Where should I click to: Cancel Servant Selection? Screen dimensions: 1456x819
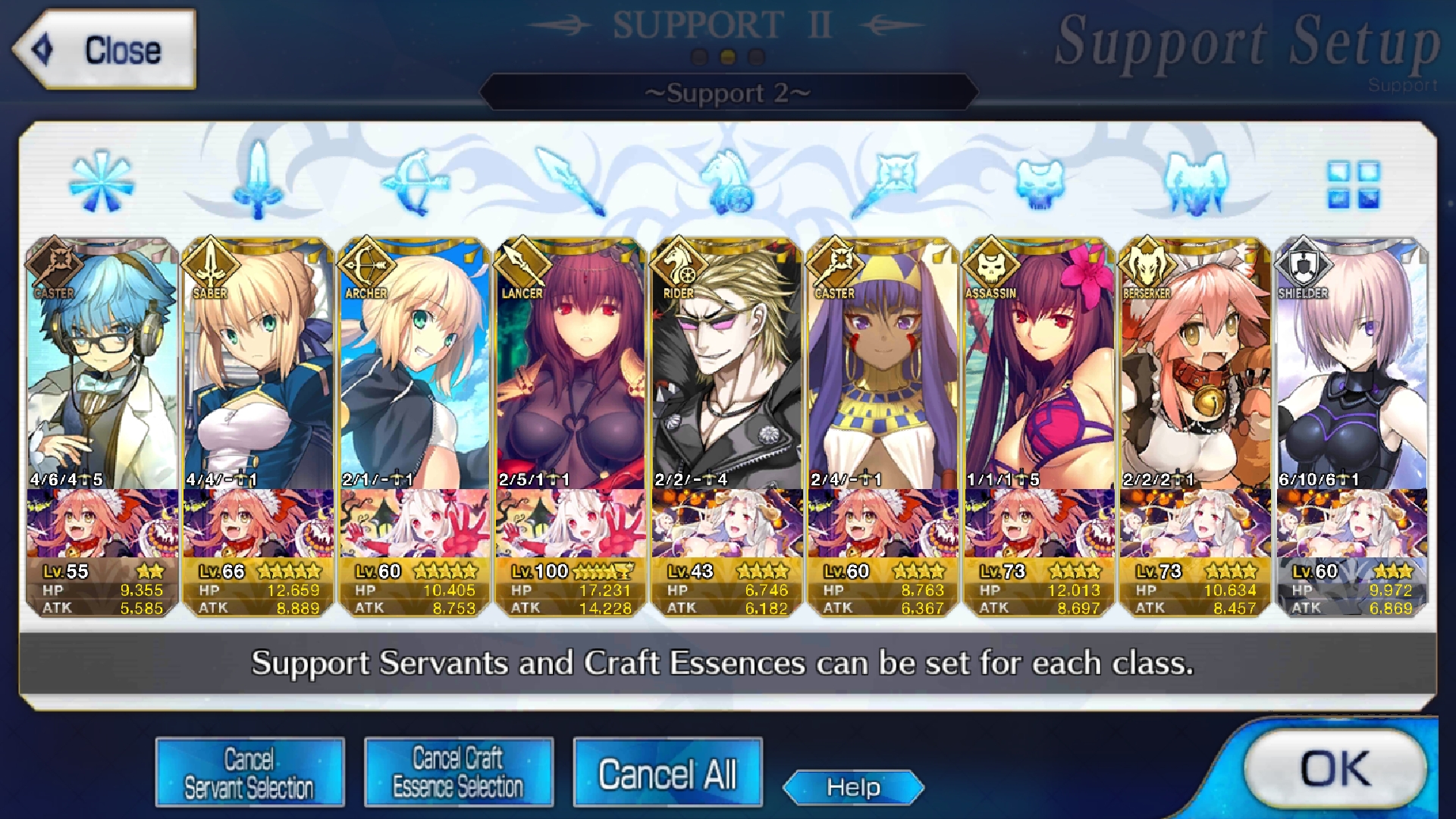(x=249, y=772)
